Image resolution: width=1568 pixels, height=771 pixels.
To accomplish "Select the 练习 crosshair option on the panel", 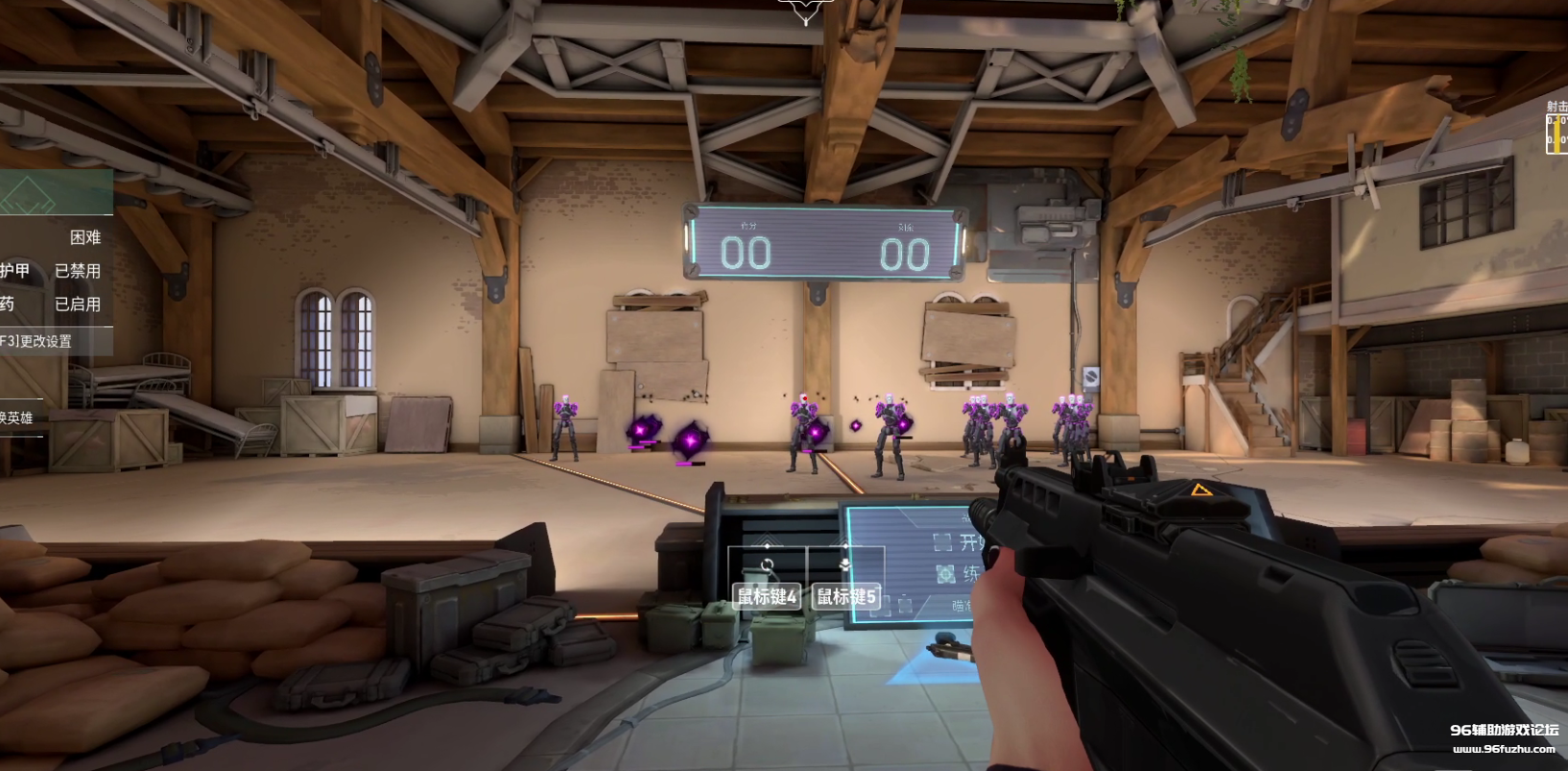I will 960,574.
